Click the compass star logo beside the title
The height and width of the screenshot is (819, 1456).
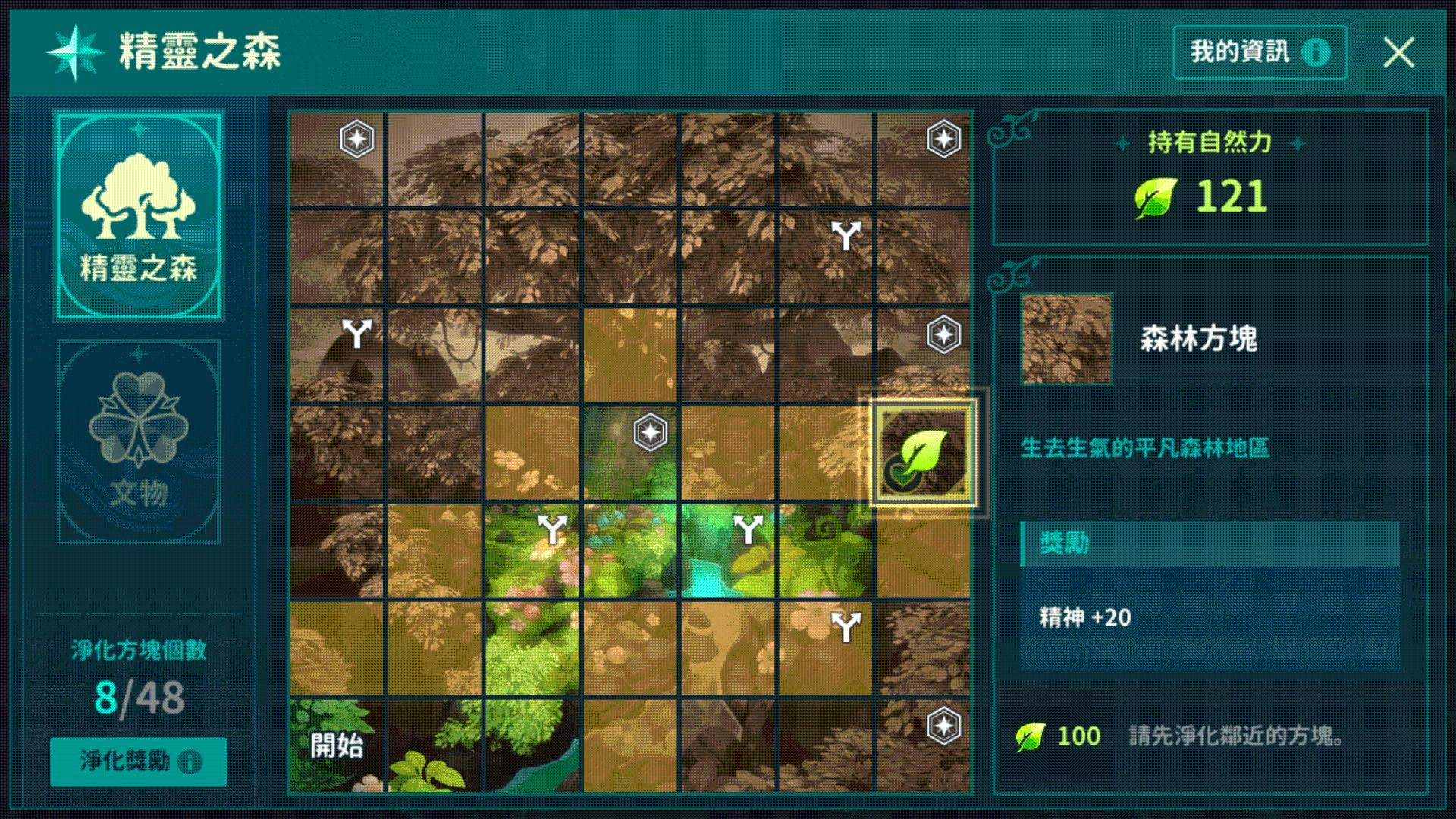[76, 51]
